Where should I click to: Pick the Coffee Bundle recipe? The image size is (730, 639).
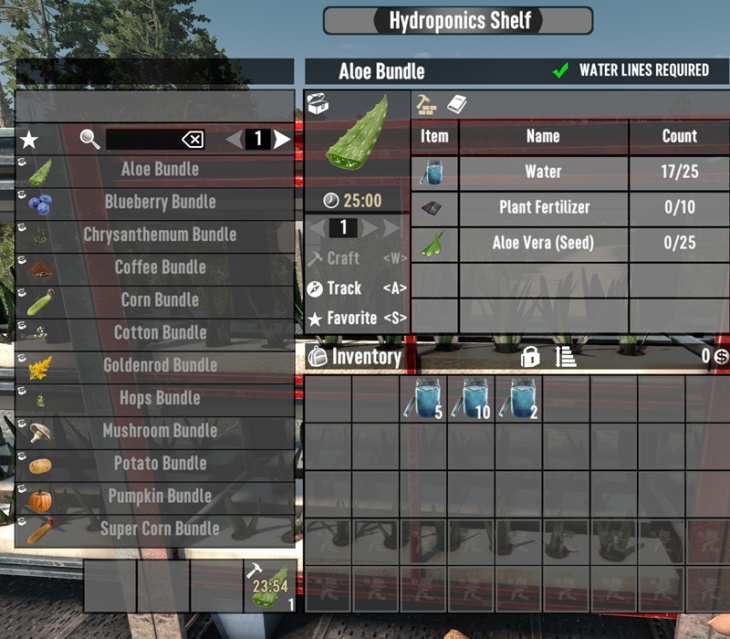[x=158, y=267]
